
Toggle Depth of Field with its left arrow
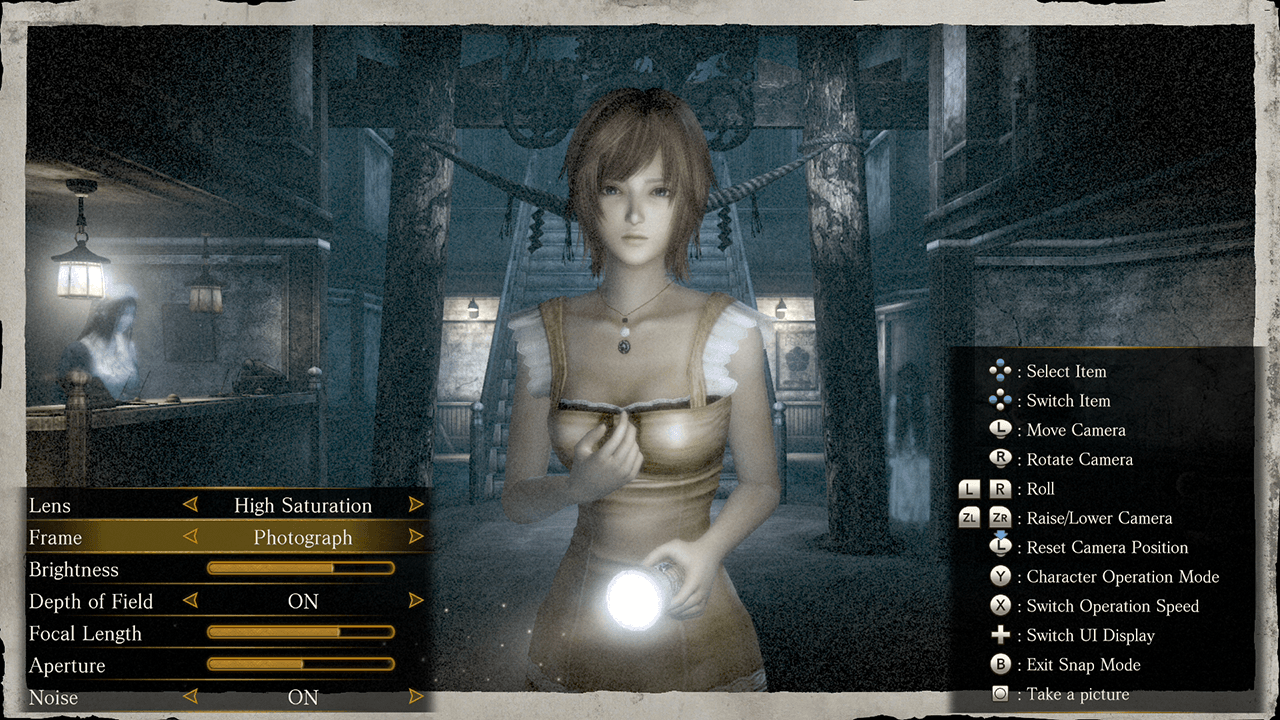tap(190, 601)
